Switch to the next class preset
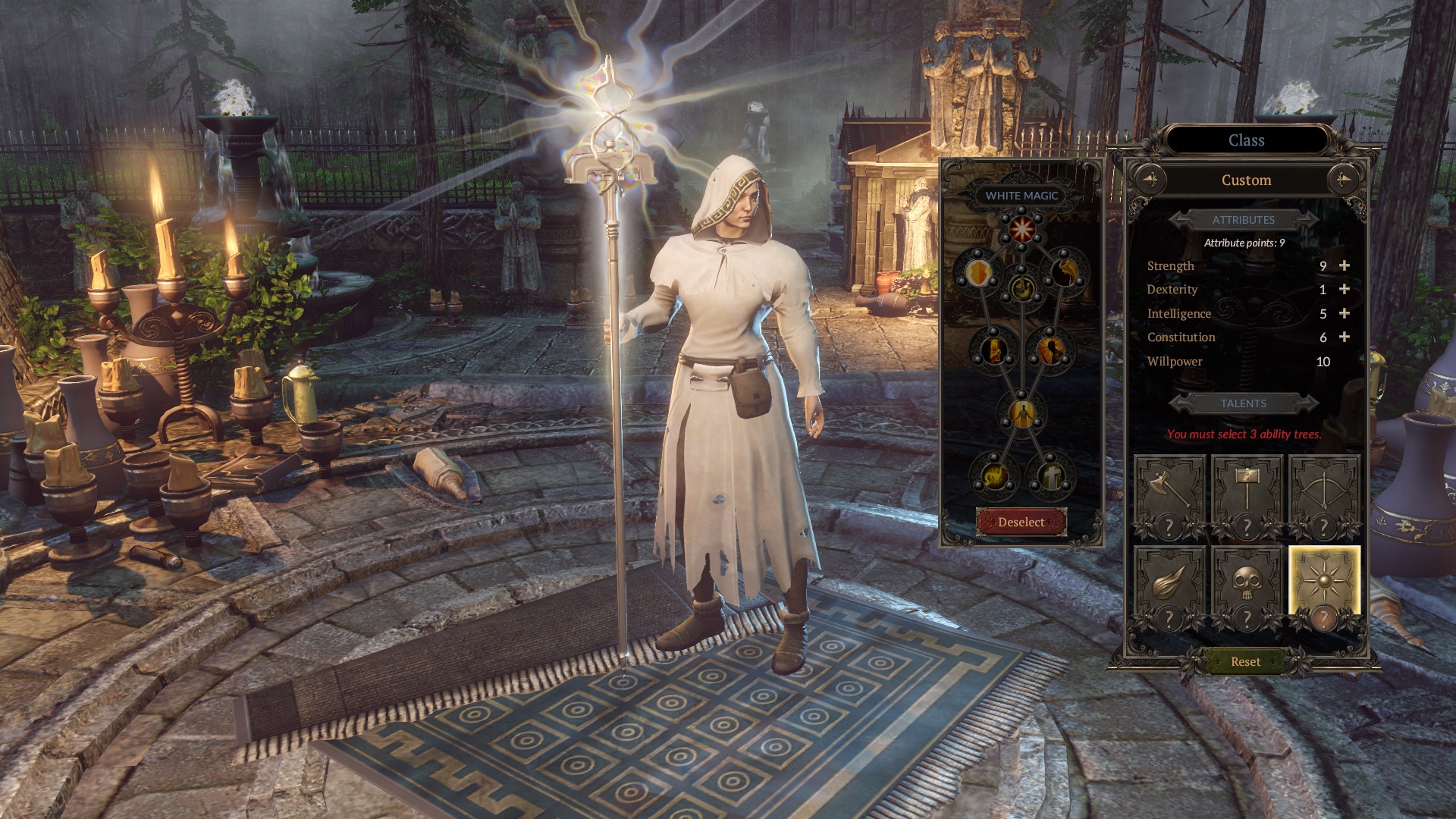 [x=1343, y=180]
